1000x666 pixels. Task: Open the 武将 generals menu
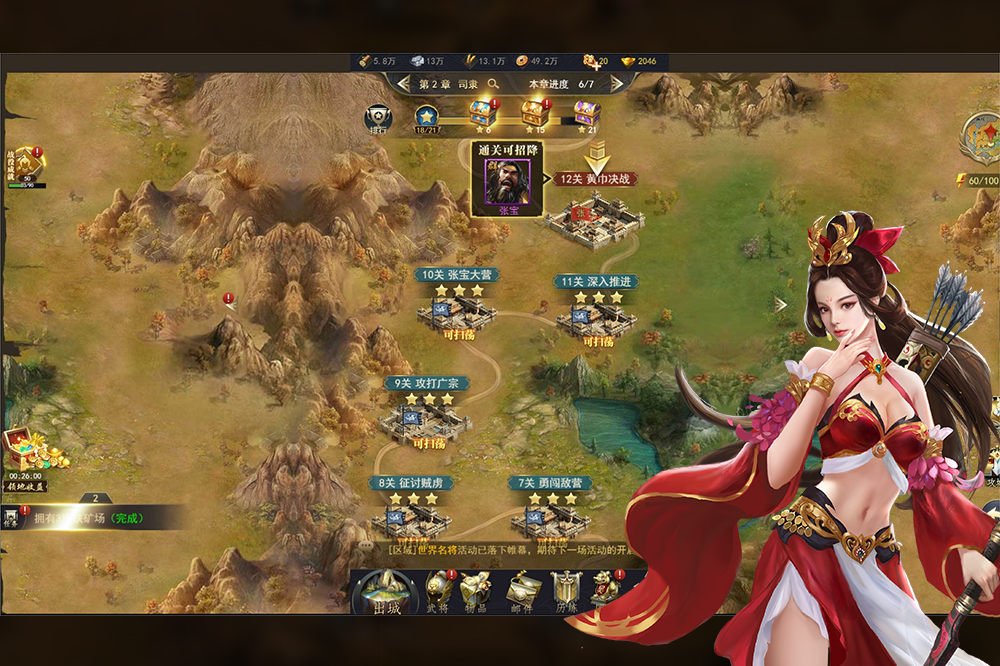pos(438,590)
